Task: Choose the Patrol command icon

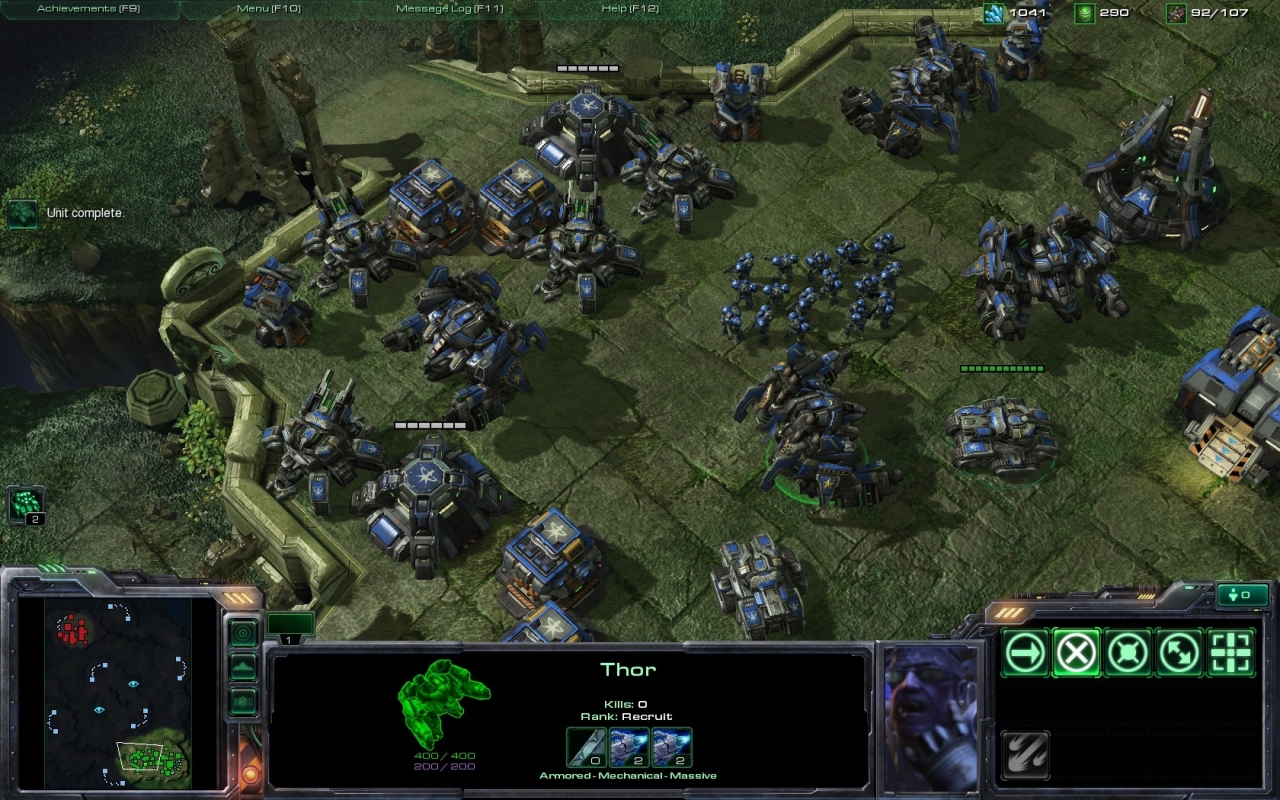Action: click(x=1180, y=653)
